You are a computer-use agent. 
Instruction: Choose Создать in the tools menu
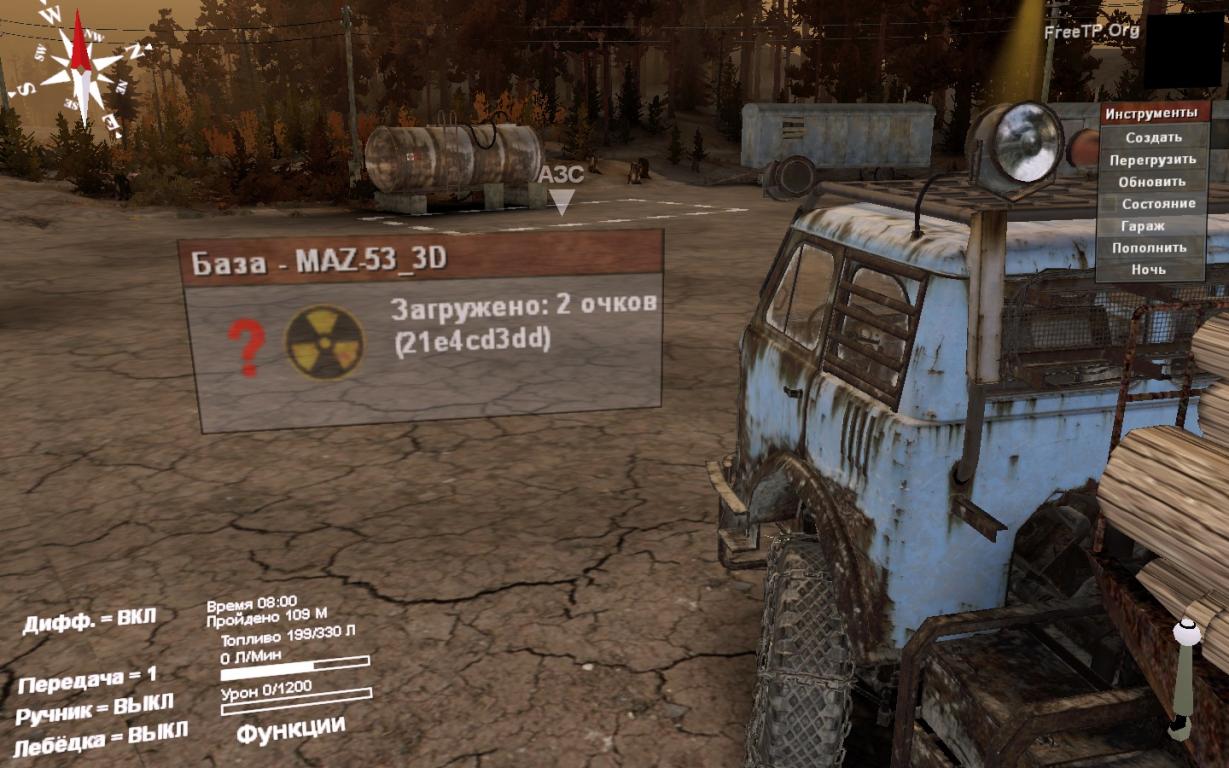1153,137
